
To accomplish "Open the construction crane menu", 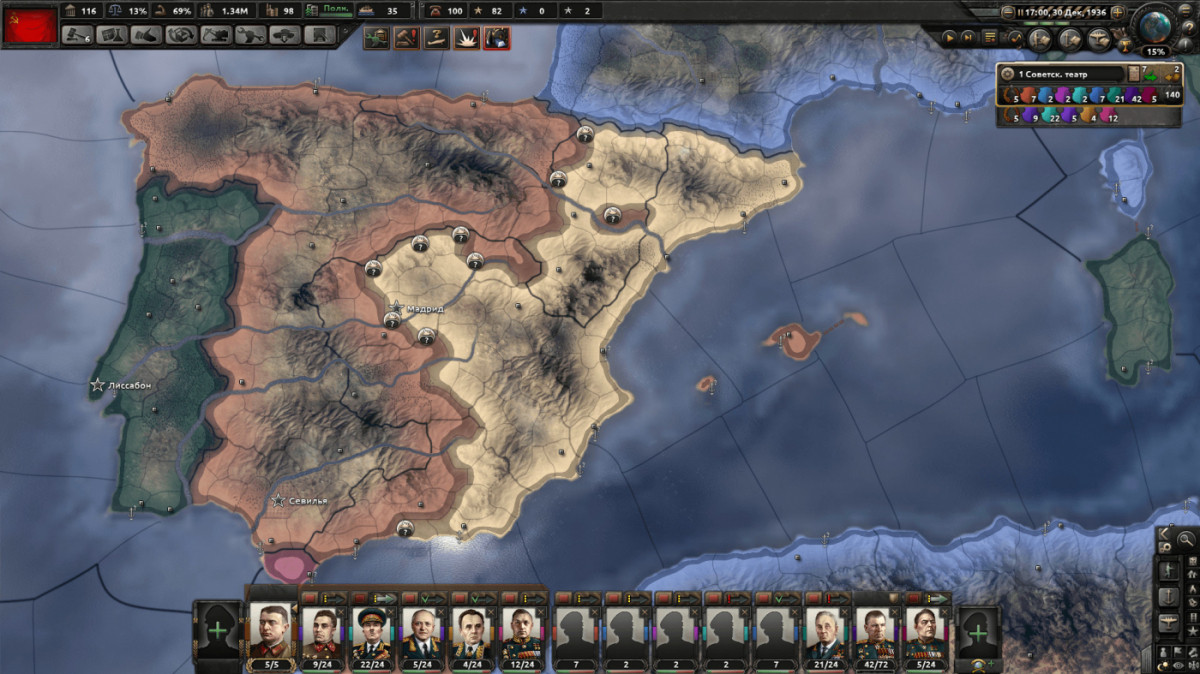I will (216, 35).
